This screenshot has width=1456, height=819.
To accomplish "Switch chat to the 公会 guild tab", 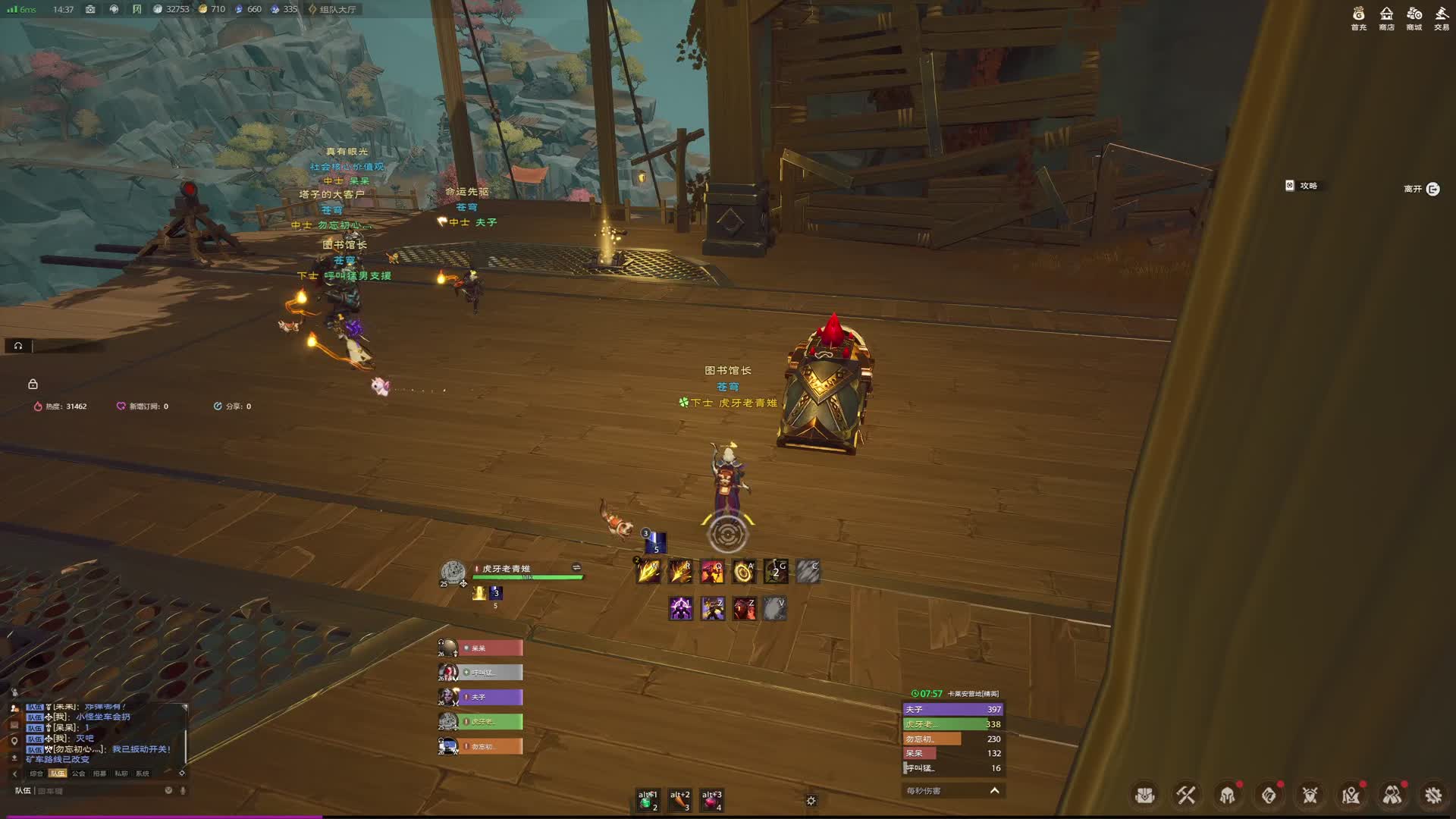I will click(78, 773).
